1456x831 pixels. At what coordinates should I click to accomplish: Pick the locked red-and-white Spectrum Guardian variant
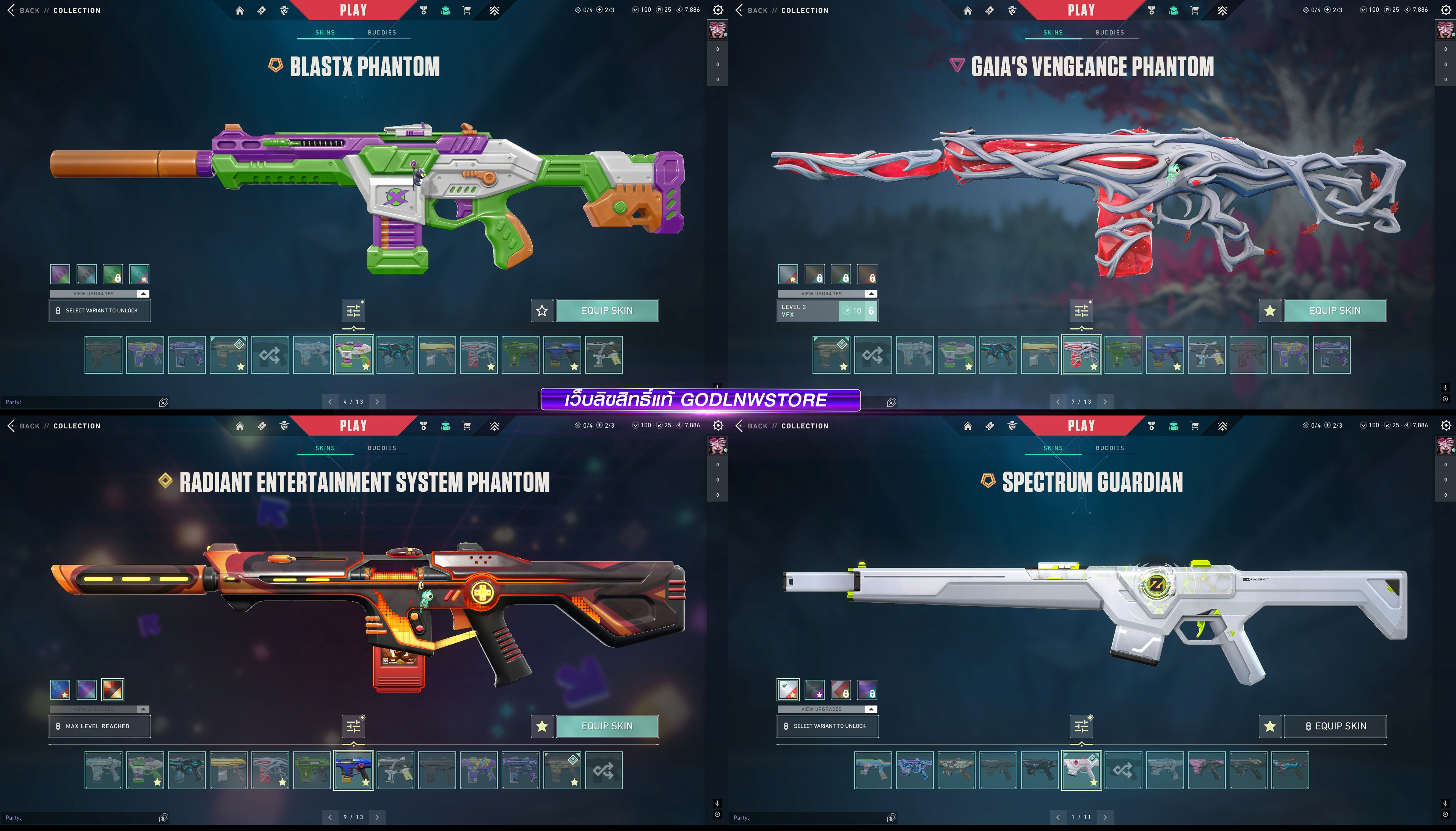pos(841,690)
